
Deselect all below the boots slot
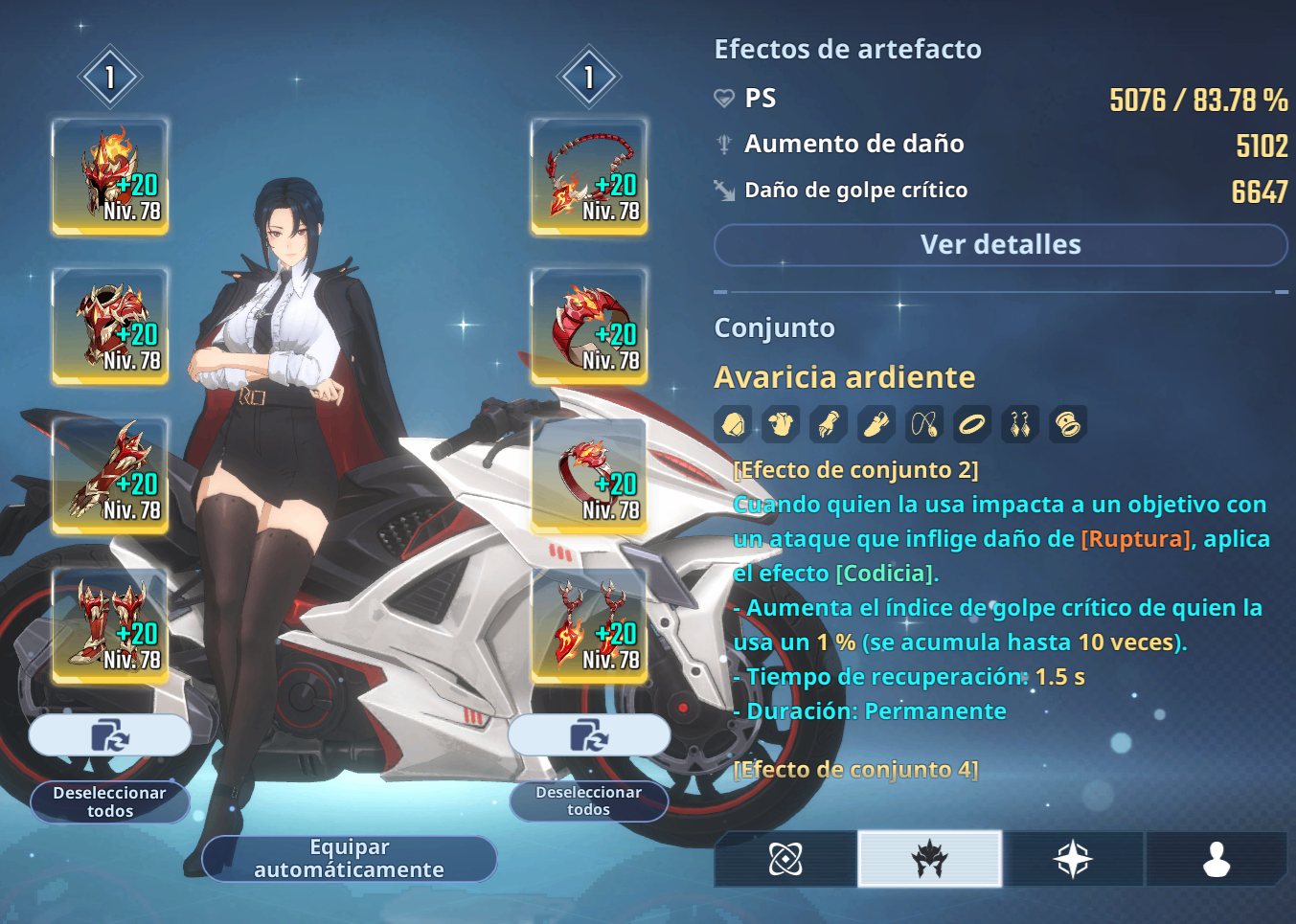coord(110,801)
